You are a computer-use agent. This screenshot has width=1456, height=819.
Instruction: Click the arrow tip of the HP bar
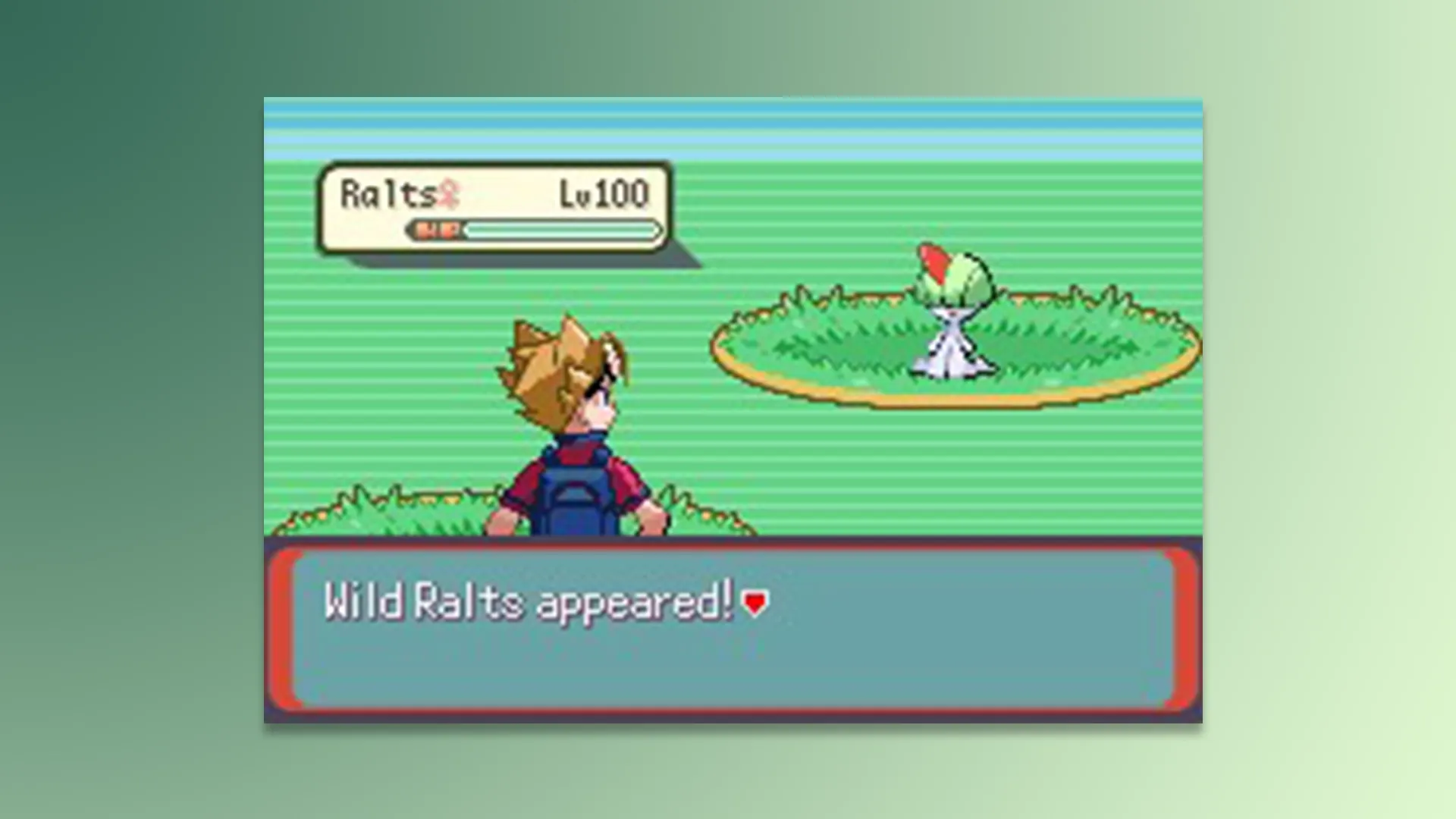(656, 229)
